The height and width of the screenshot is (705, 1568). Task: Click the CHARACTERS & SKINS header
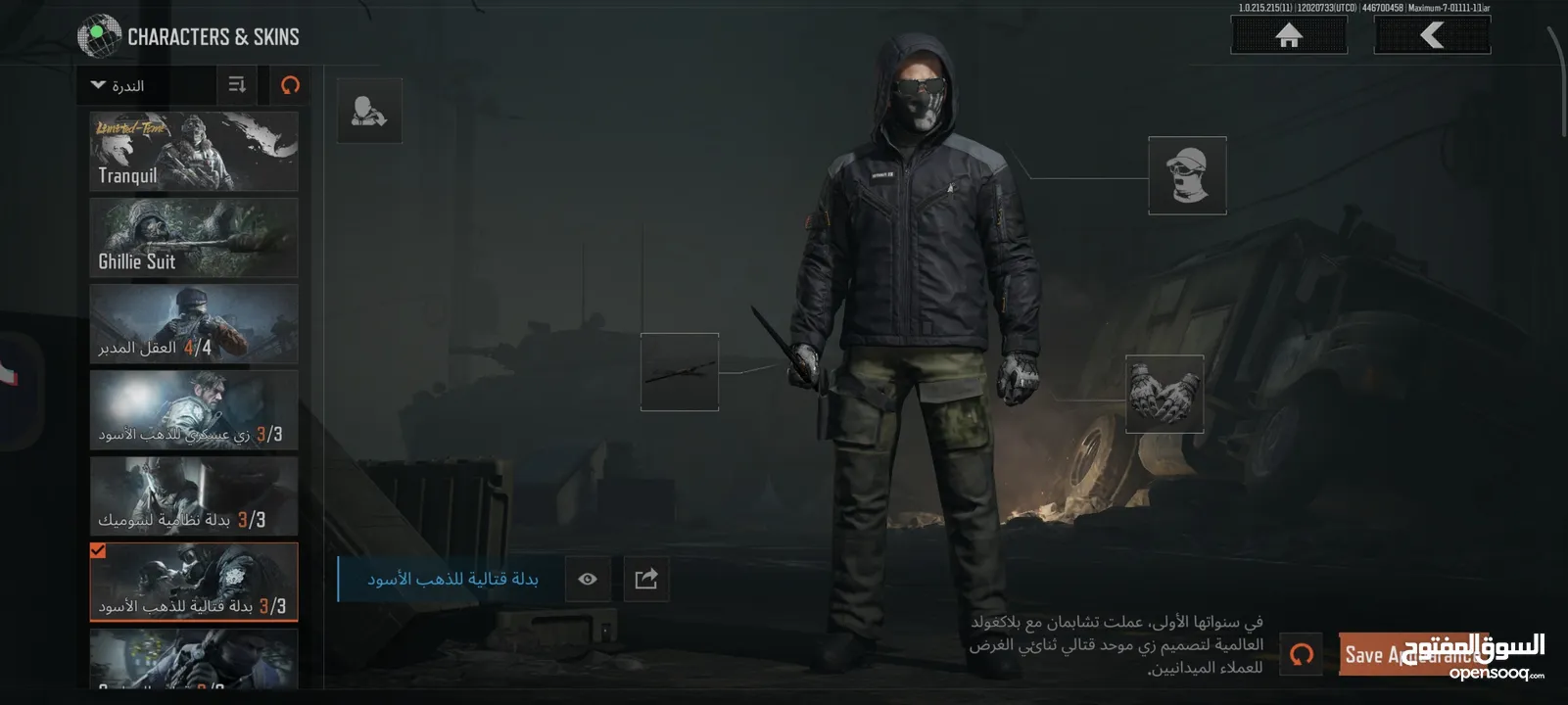pyautogui.click(x=212, y=35)
